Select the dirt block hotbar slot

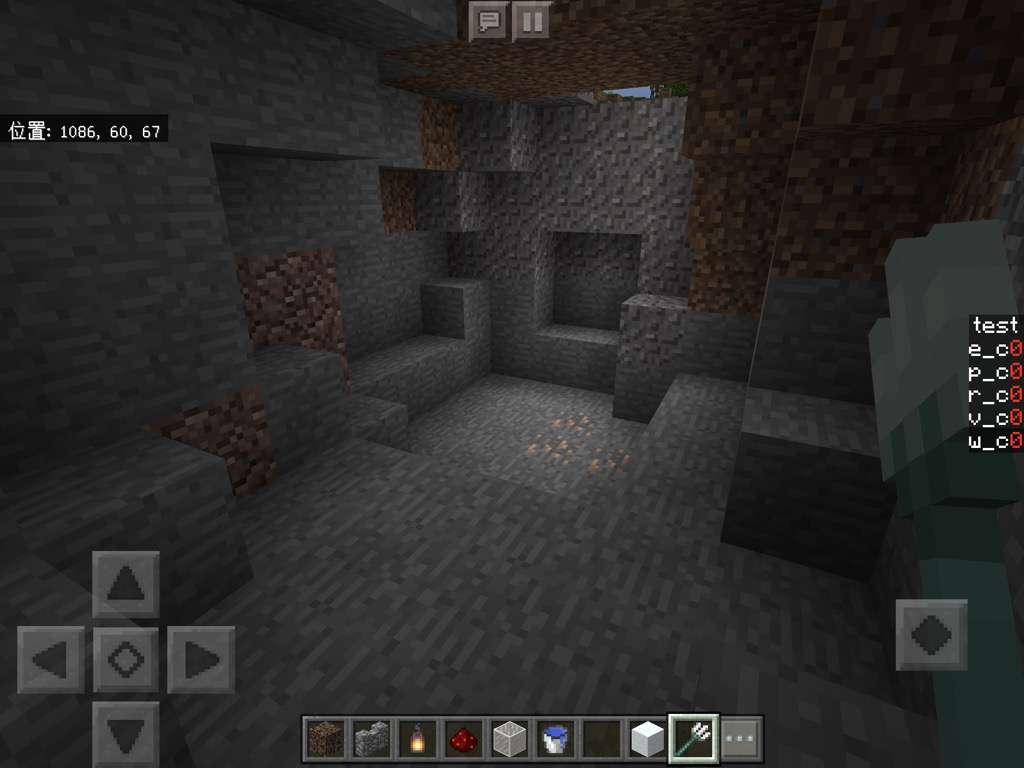tap(324, 740)
